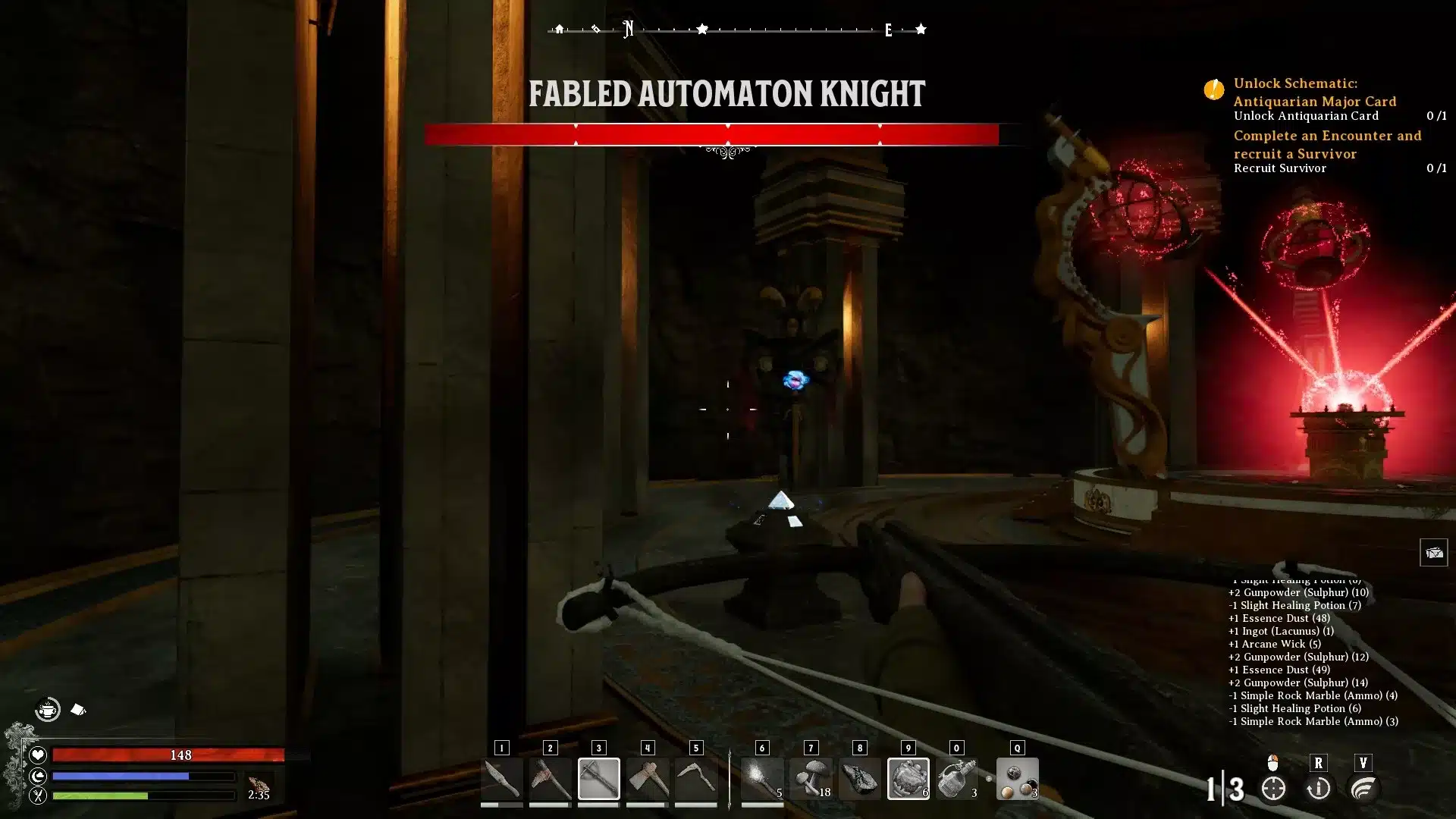This screenshot has width=1456, height=819.
Task: Open the square notification icon above the item log
Action: click(x=1433, y=552)
